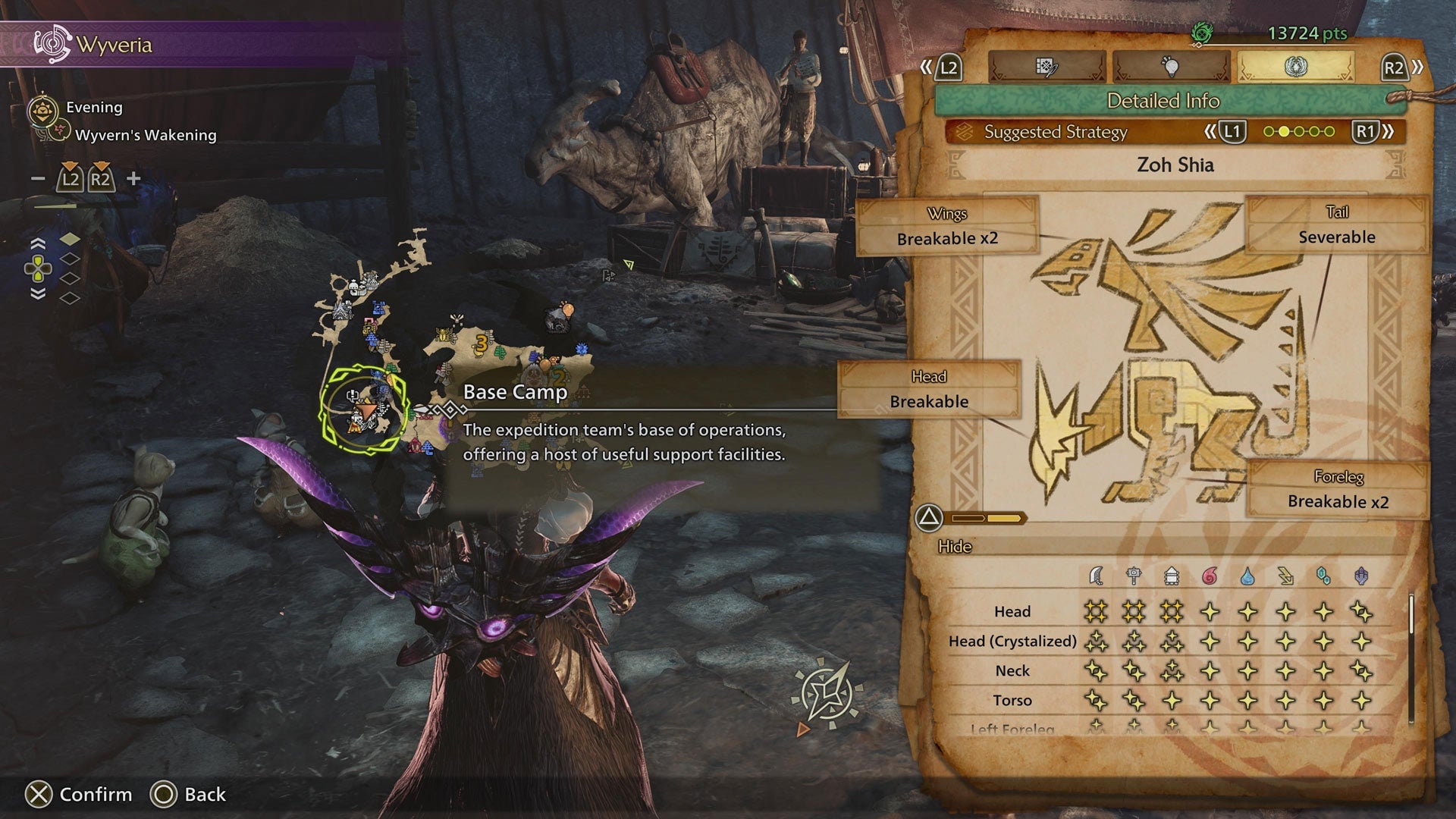Select the dragon weakness element icon
The image size is (1456, 819).
[1360, 575]
